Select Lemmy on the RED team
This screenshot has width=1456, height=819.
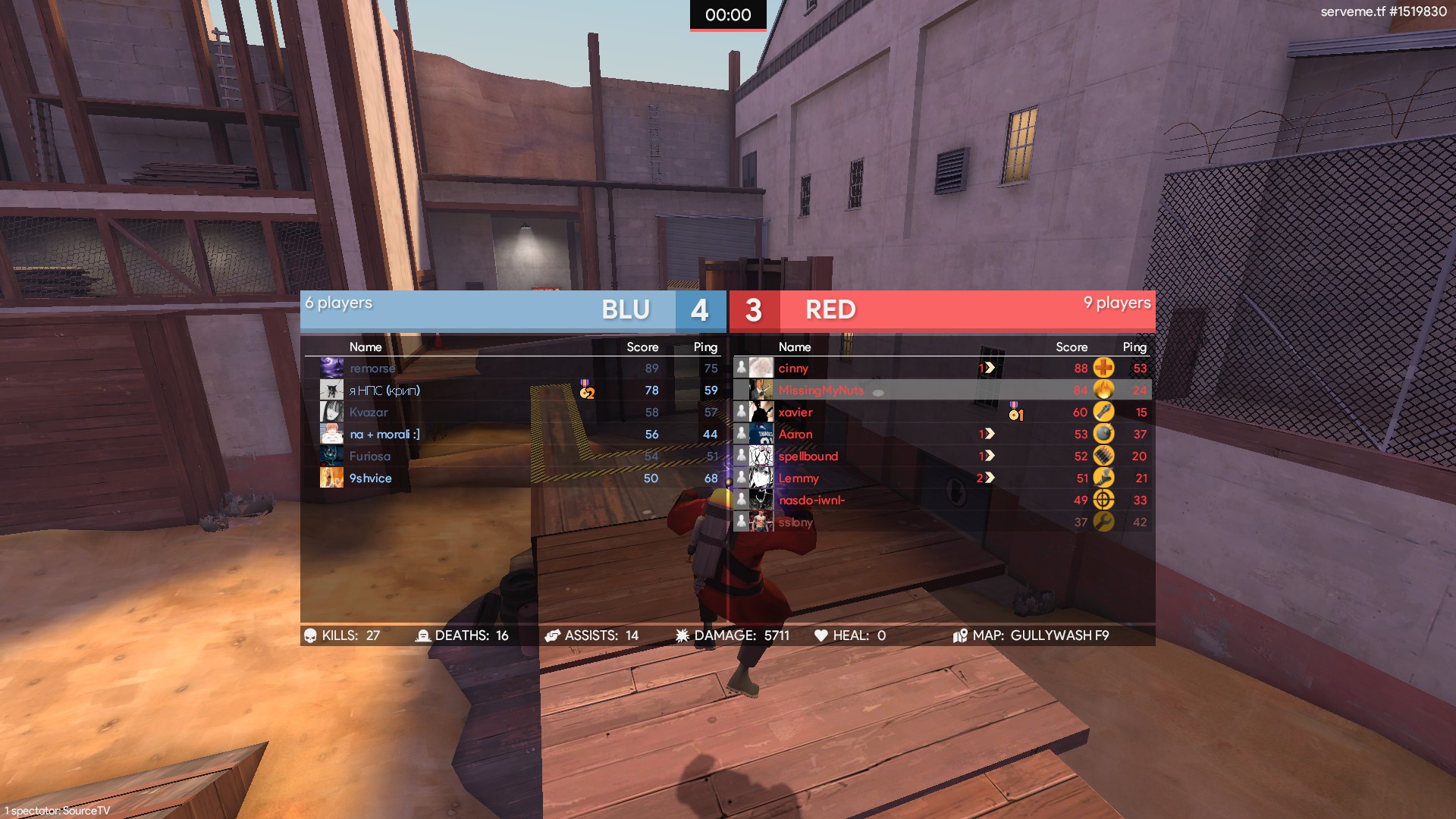tap(799, 479)
